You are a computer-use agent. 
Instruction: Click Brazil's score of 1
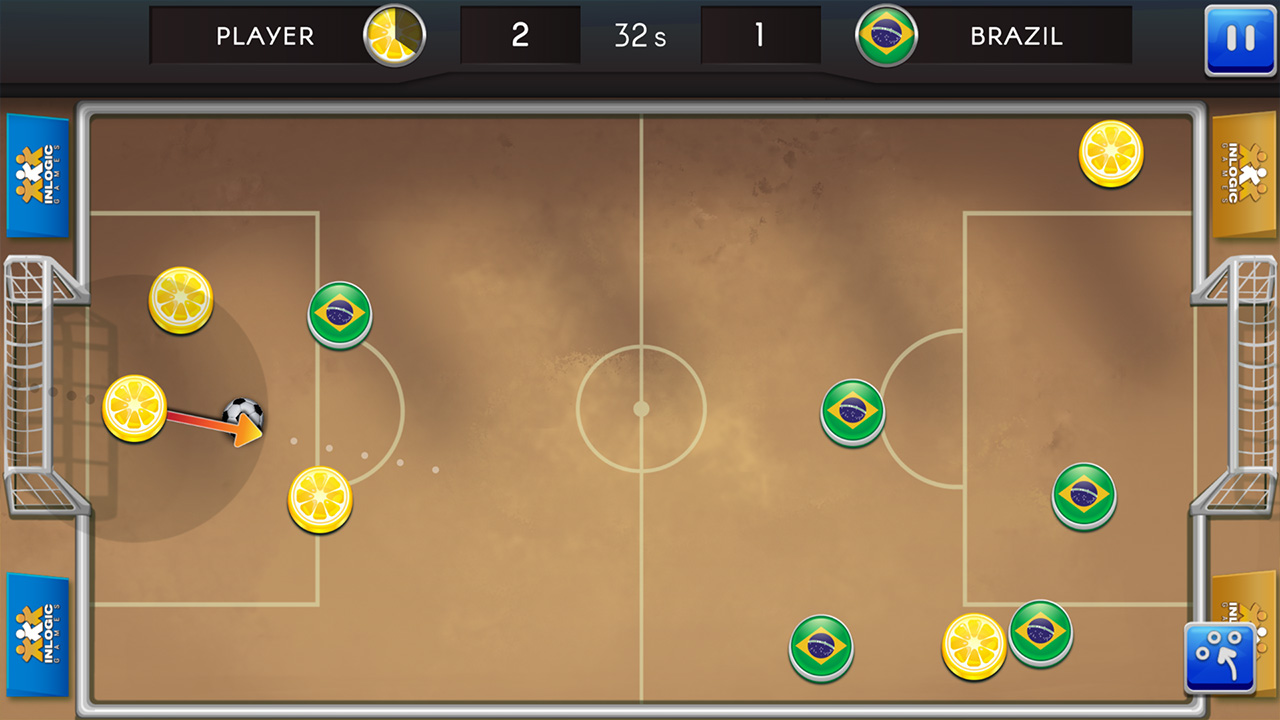point(761,34)
